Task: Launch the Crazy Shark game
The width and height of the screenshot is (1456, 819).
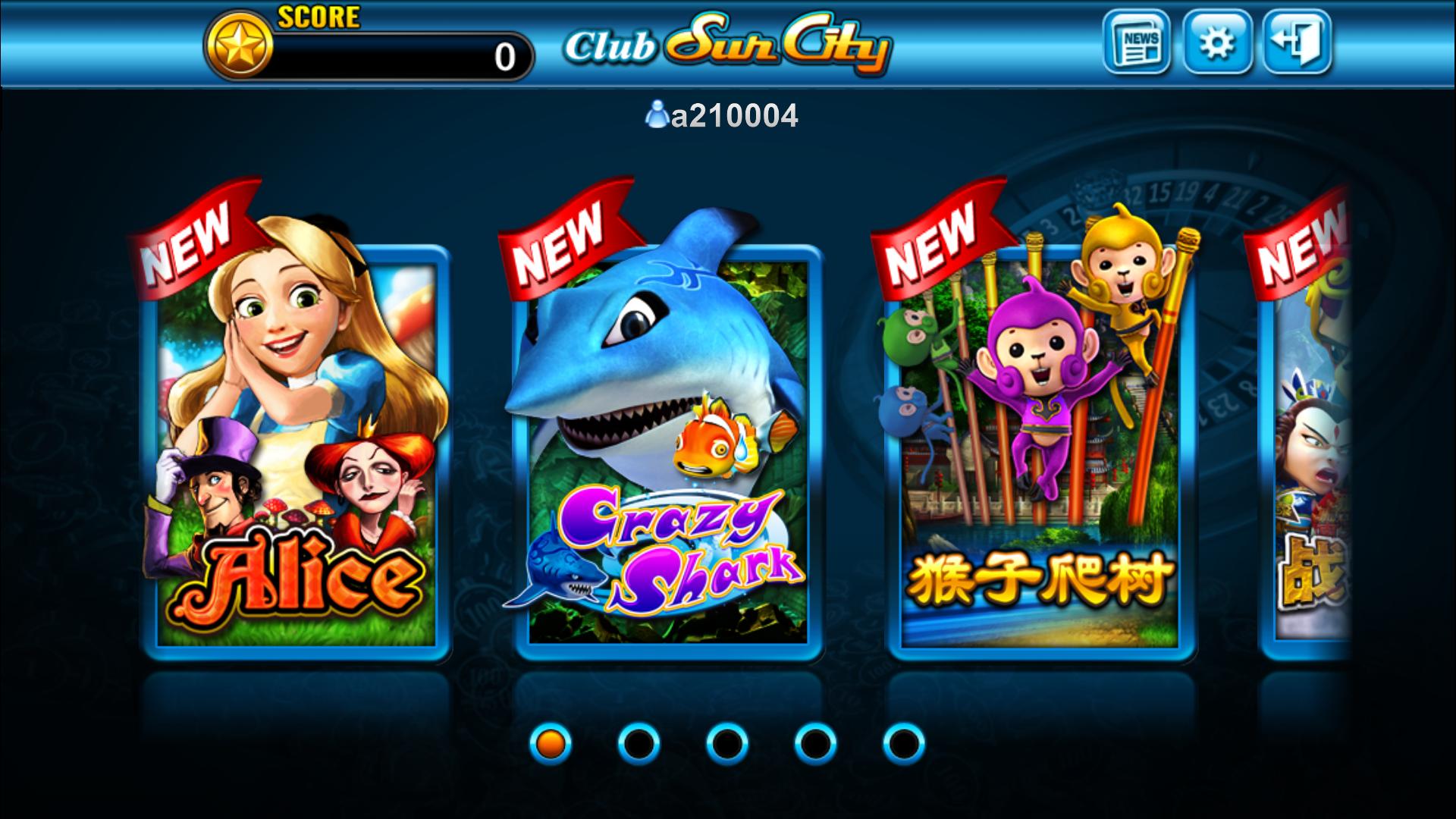Action: (x=667, y=455)
